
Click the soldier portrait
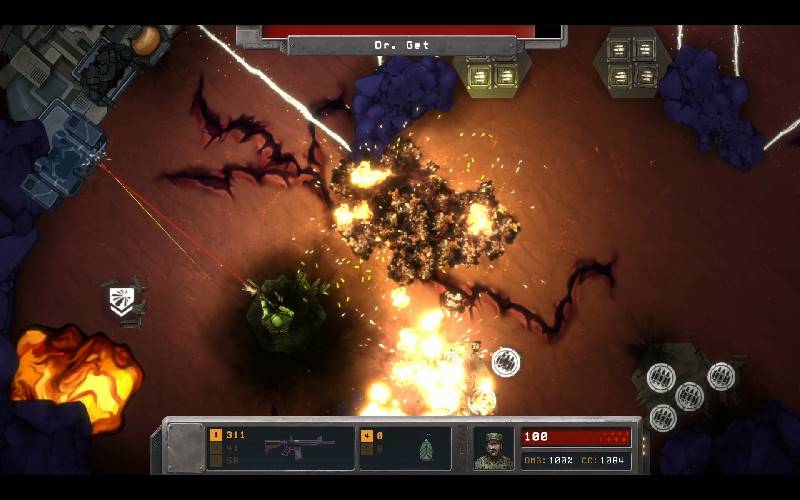pos(493,449)
